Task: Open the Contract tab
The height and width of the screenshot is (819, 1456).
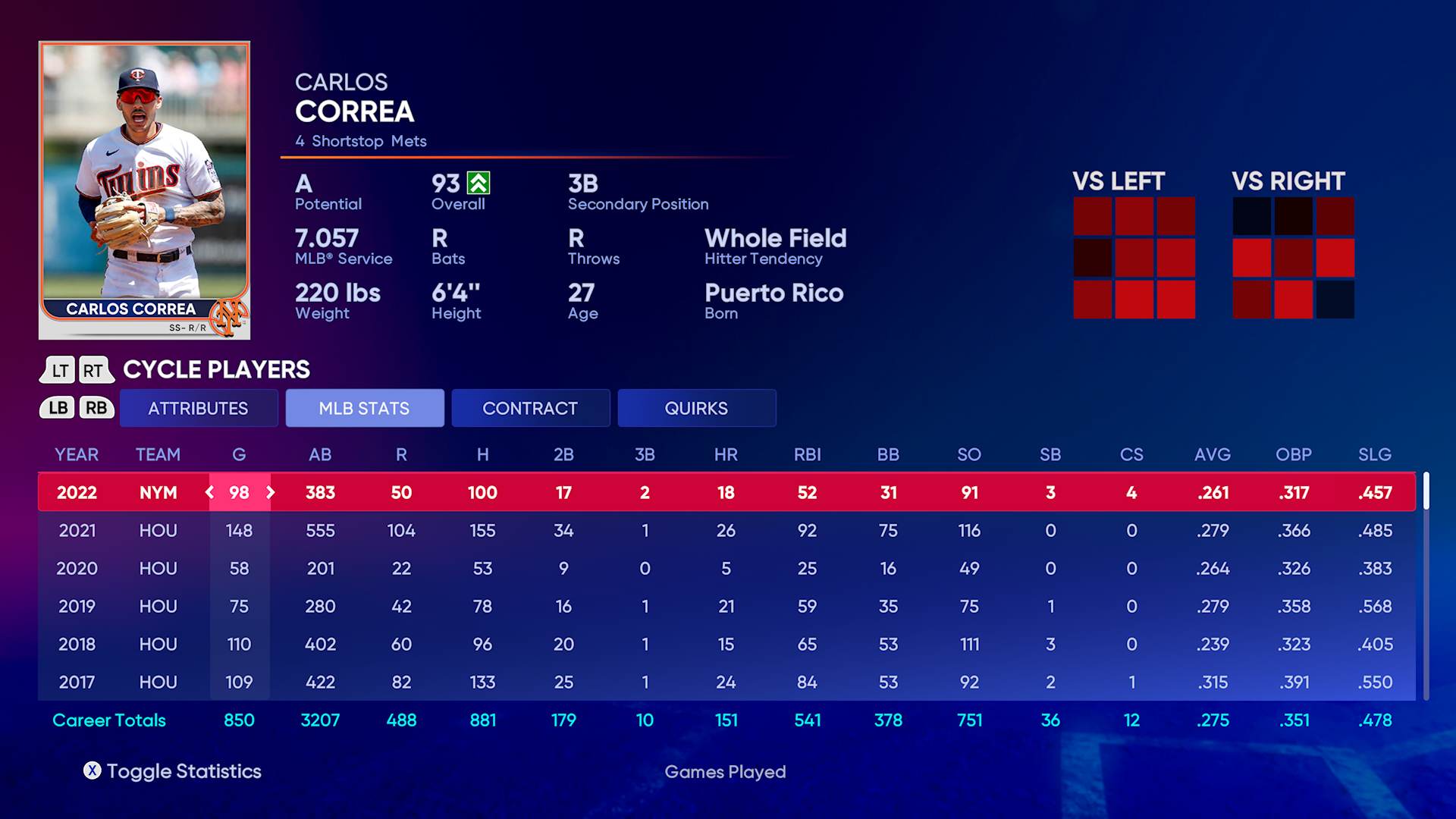Action: tap(530, 408)
